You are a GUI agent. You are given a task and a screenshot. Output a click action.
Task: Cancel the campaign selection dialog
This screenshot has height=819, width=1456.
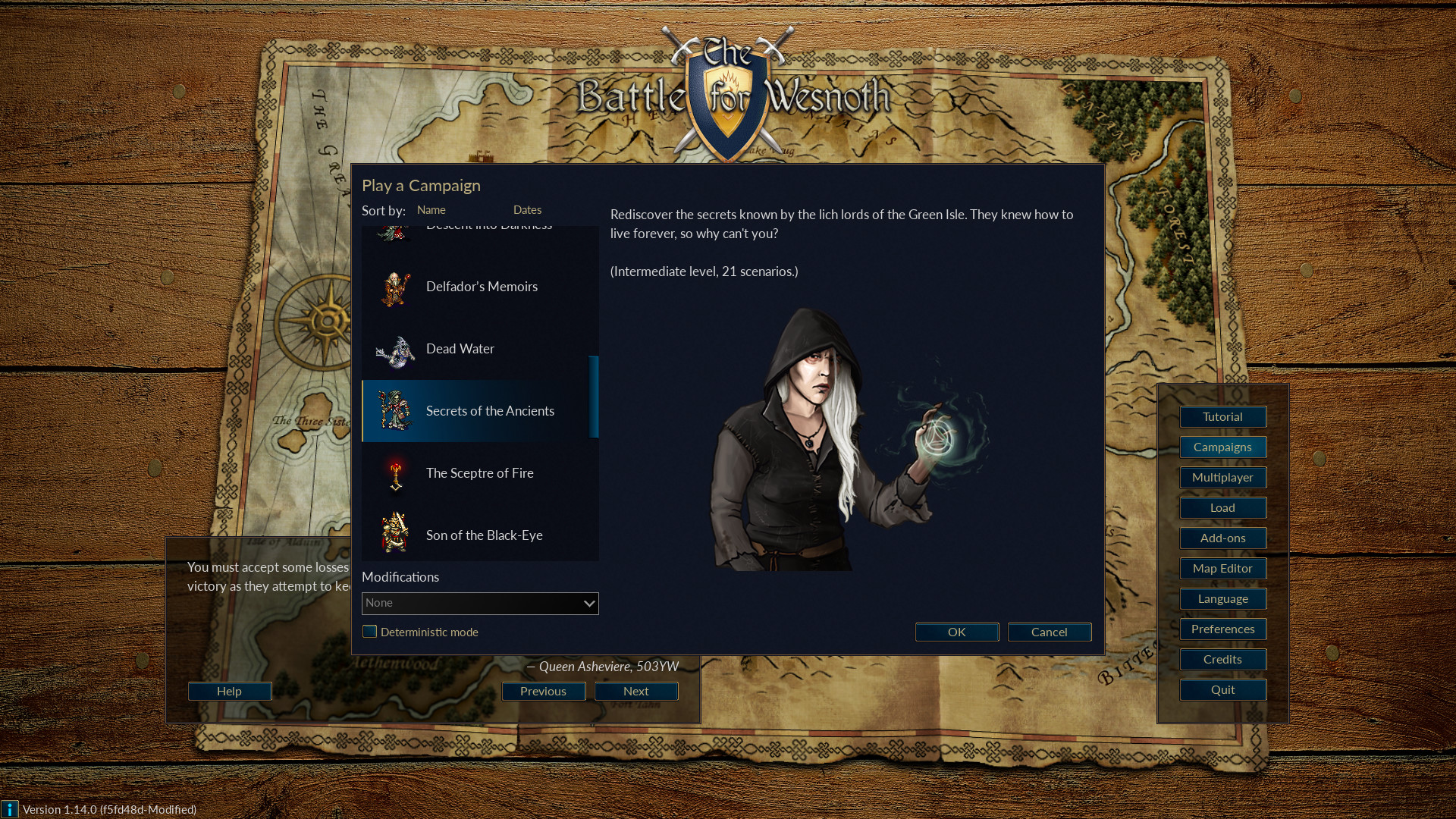coord(1049,632)
